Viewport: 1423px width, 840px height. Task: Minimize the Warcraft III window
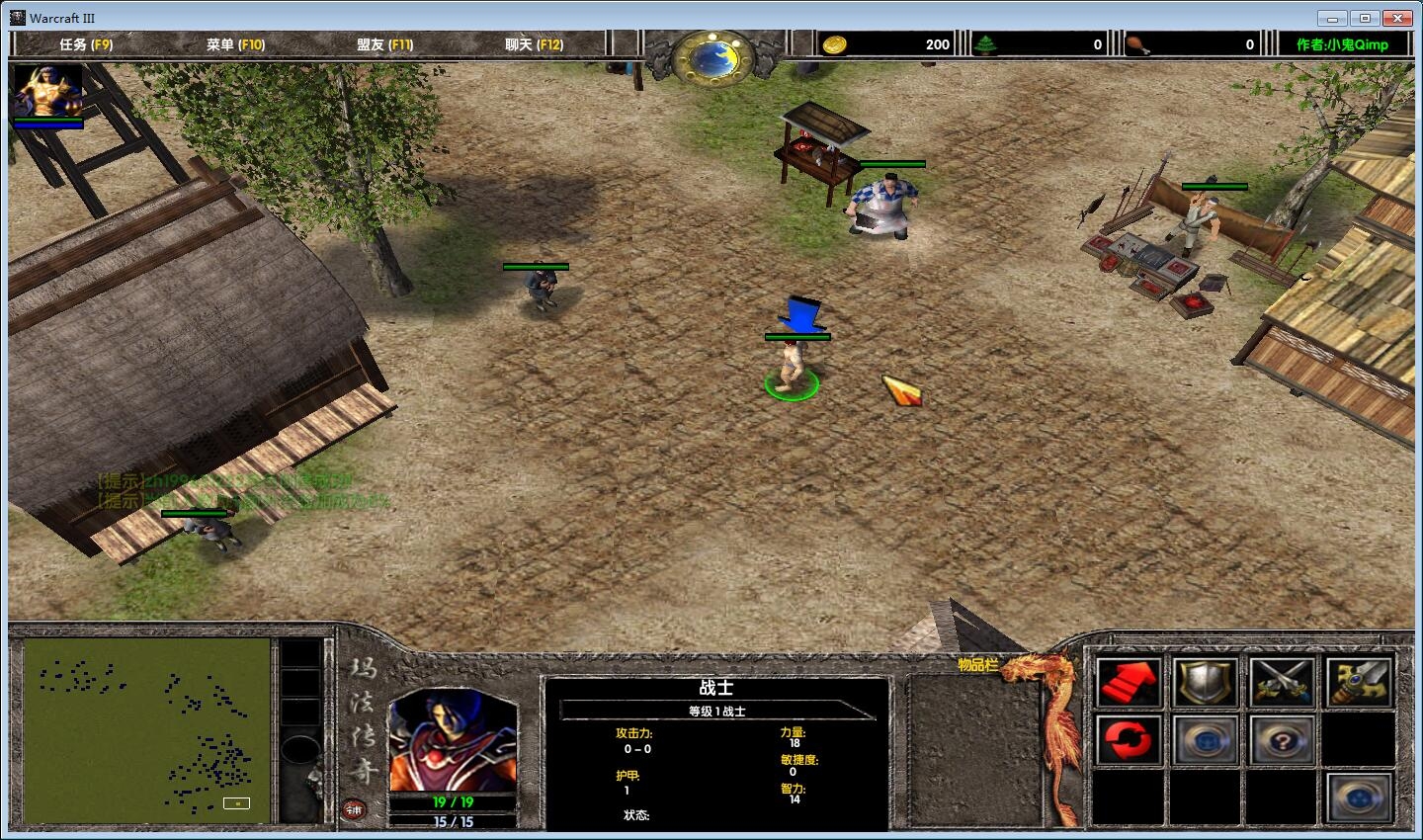pyautogui.click(x=1331, y=18)
